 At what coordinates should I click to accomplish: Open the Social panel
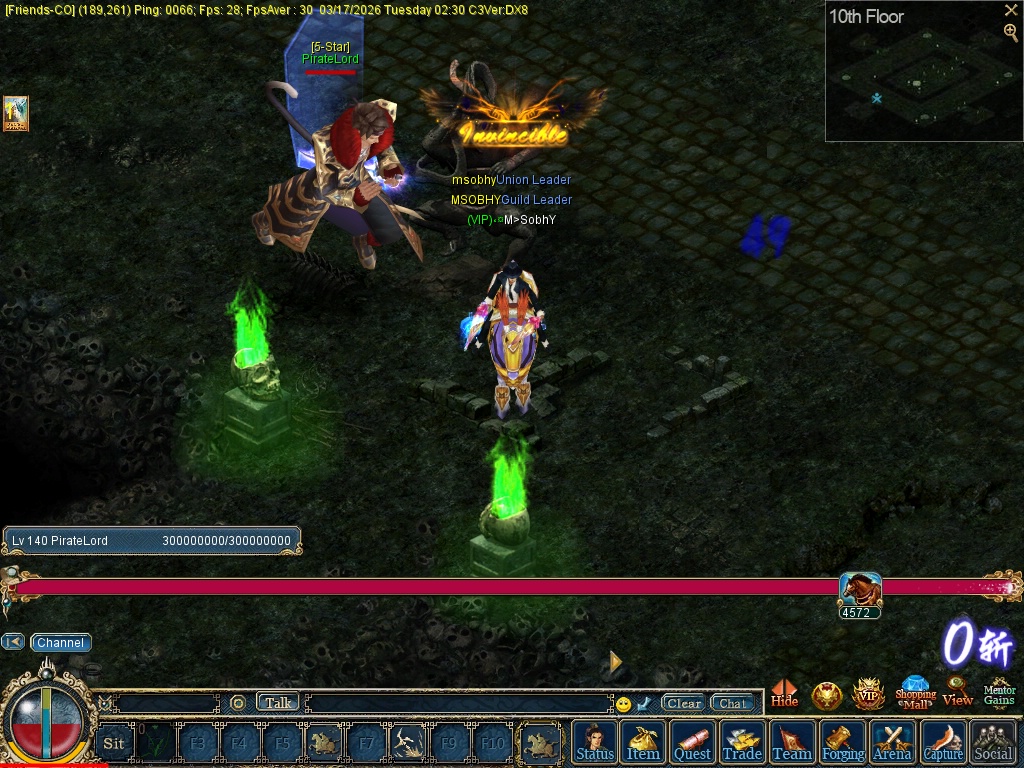pos(993,743)
